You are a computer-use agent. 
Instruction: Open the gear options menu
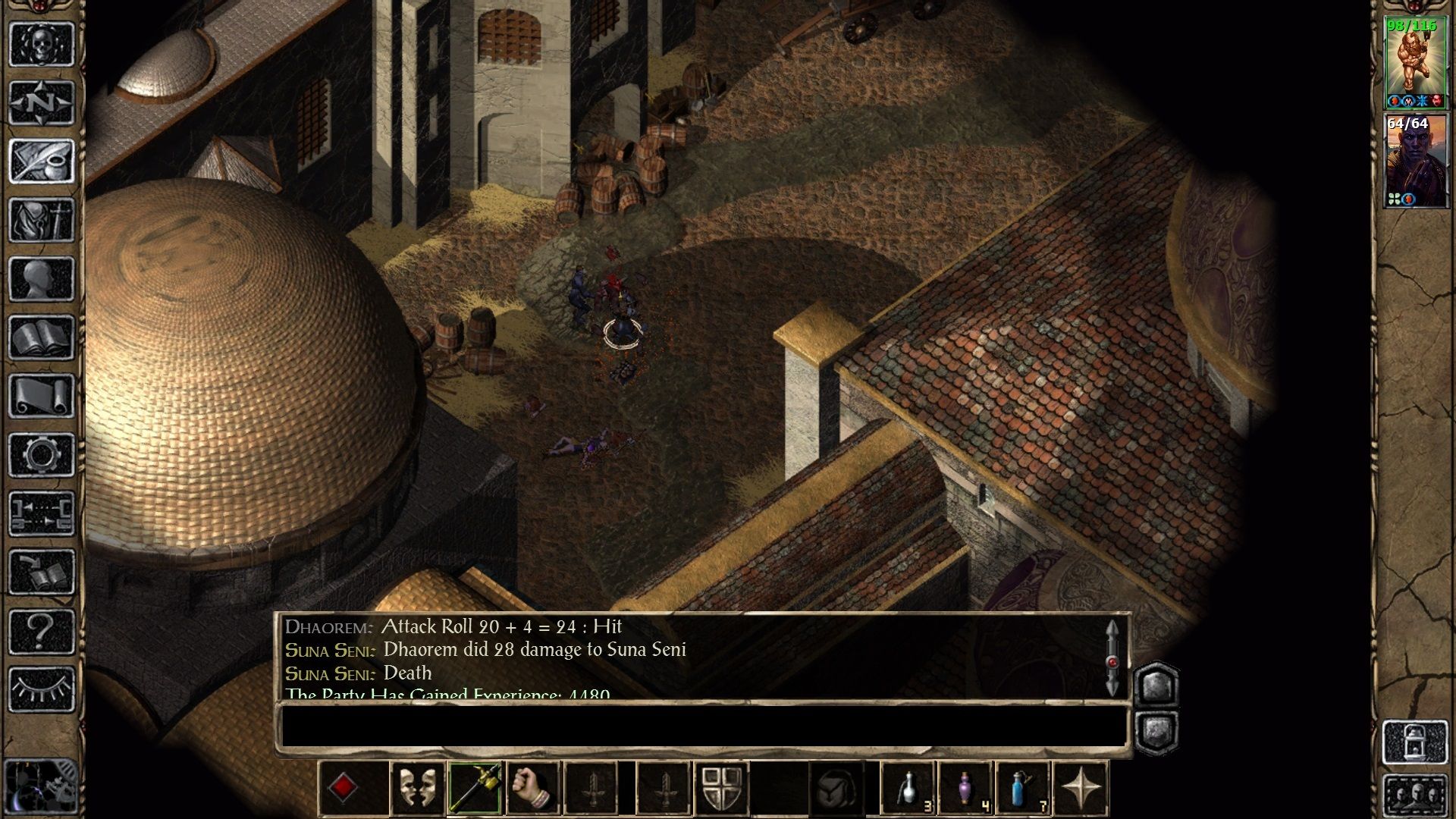pos(42,455)
